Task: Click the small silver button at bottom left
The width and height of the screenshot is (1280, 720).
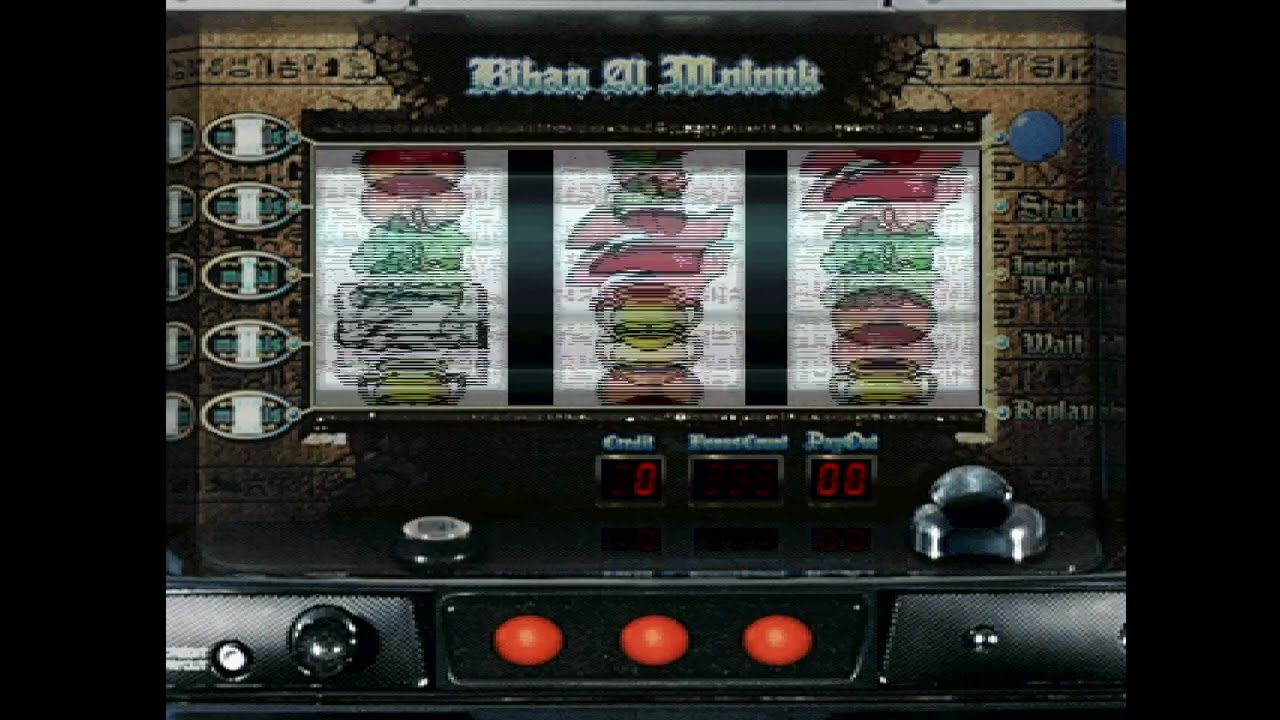Action: click(232, 655)
